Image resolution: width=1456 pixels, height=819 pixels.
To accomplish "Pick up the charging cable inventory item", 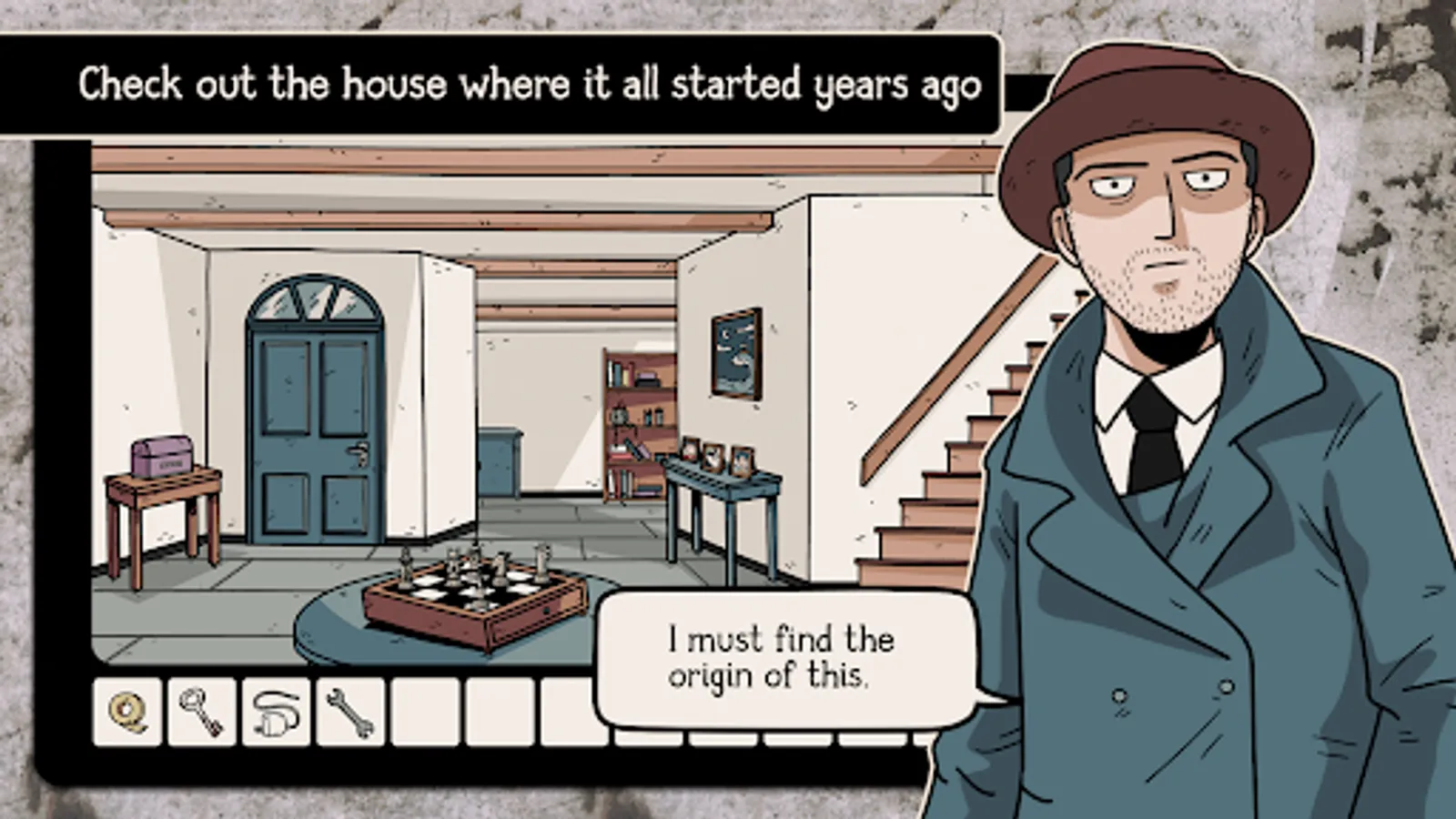I will (x=278, y=713).
